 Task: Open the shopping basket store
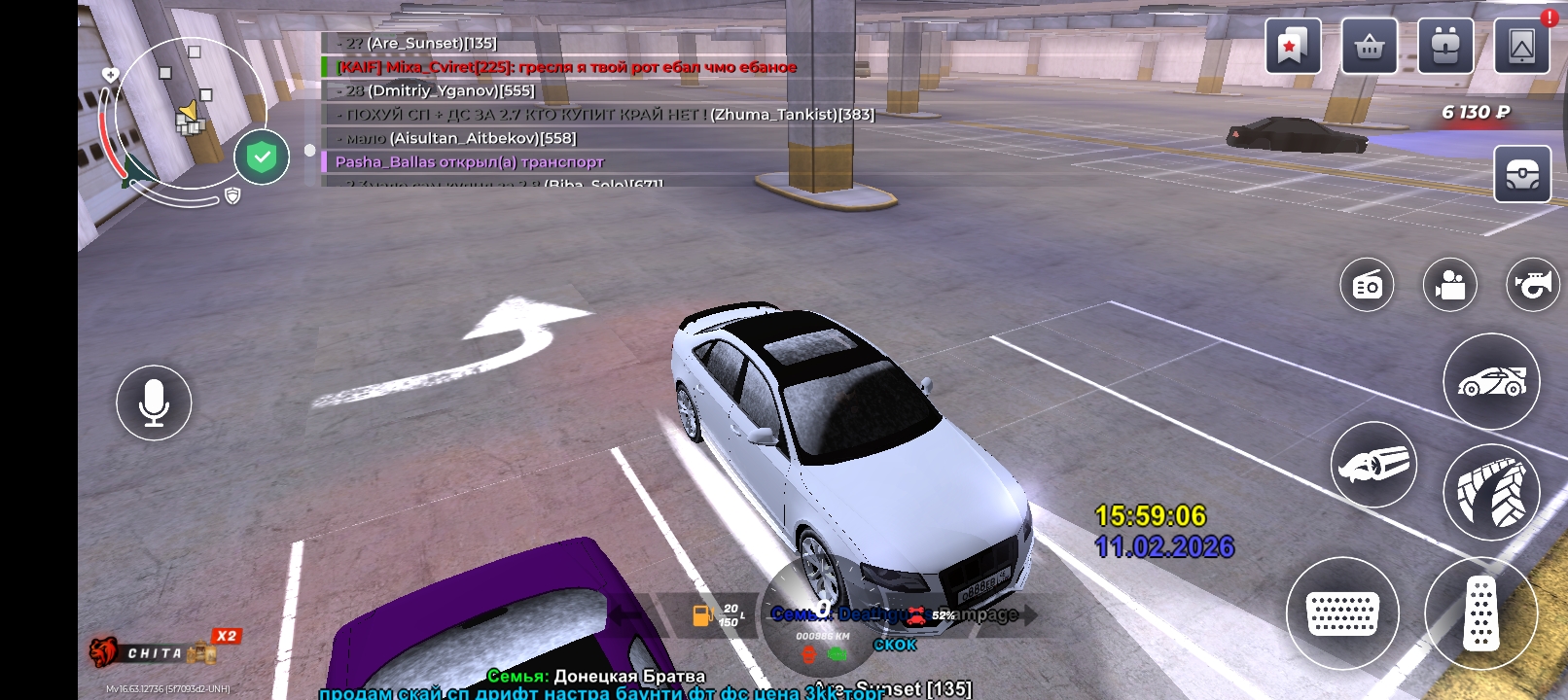[1369, 46]
